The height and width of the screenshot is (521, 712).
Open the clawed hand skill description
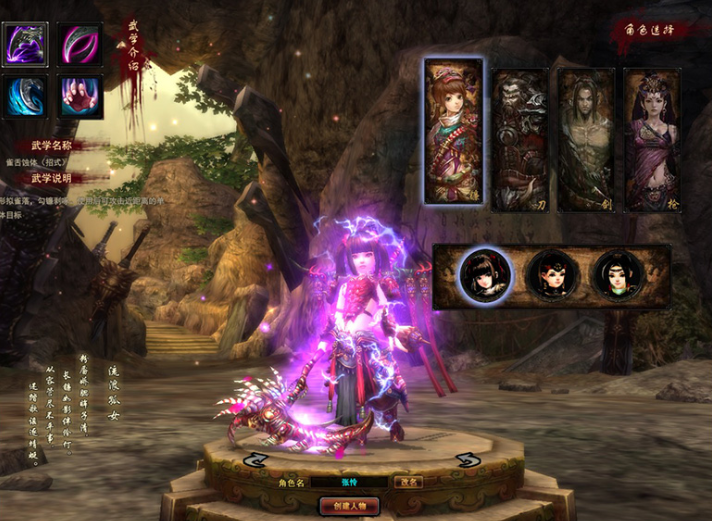[x=79, y=98]
